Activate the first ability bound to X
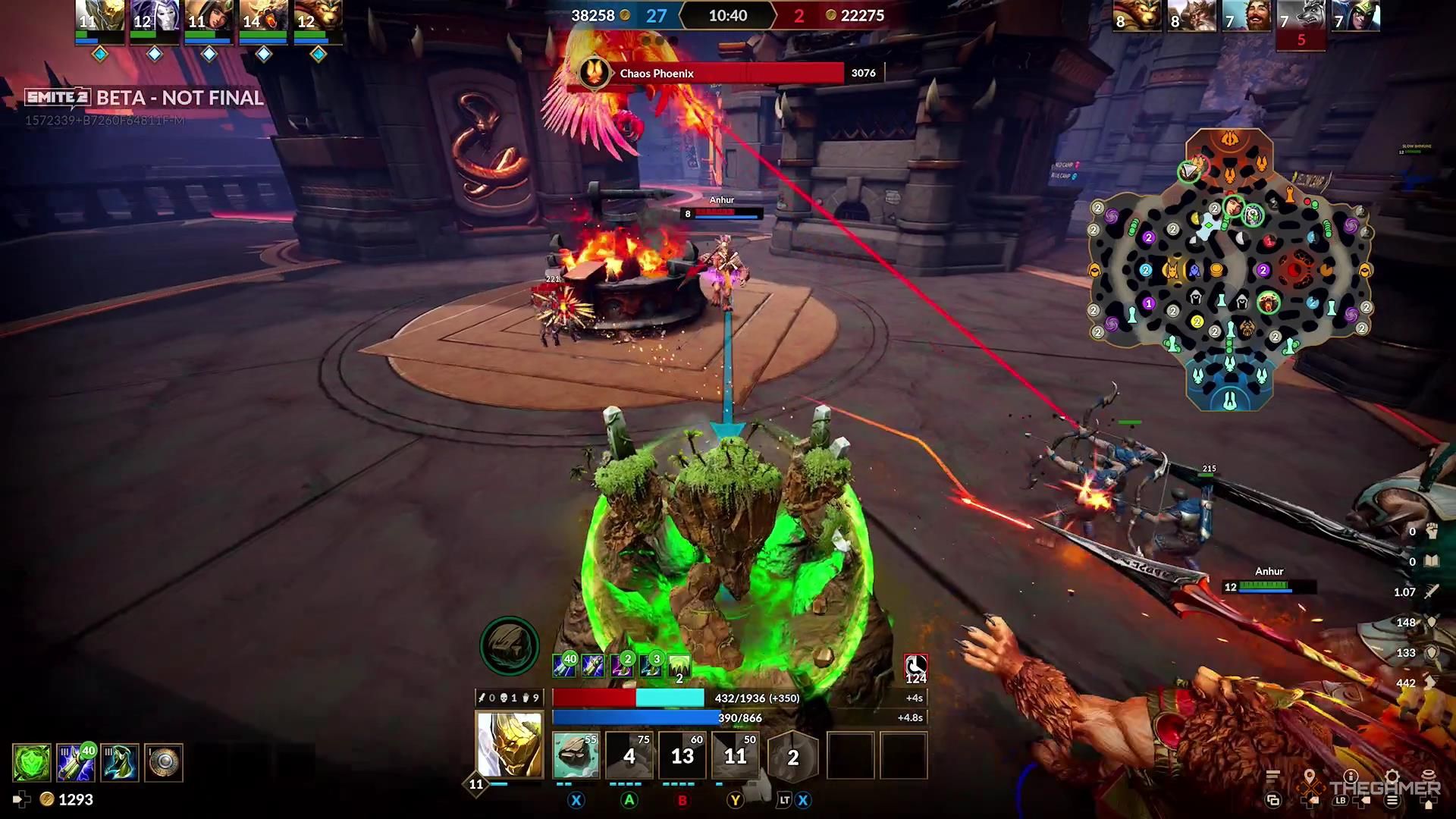The image size is (1456, 819). [576, 755]
